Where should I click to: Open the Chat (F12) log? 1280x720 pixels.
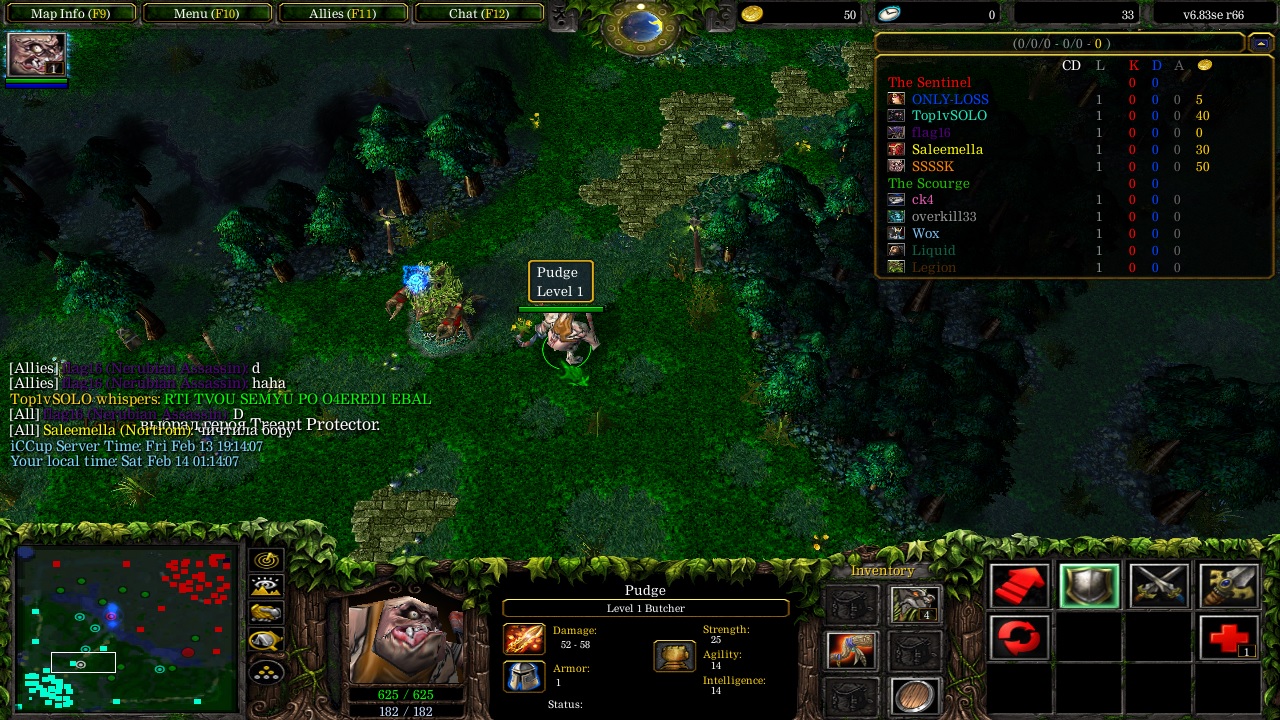(x=478, y=14)
